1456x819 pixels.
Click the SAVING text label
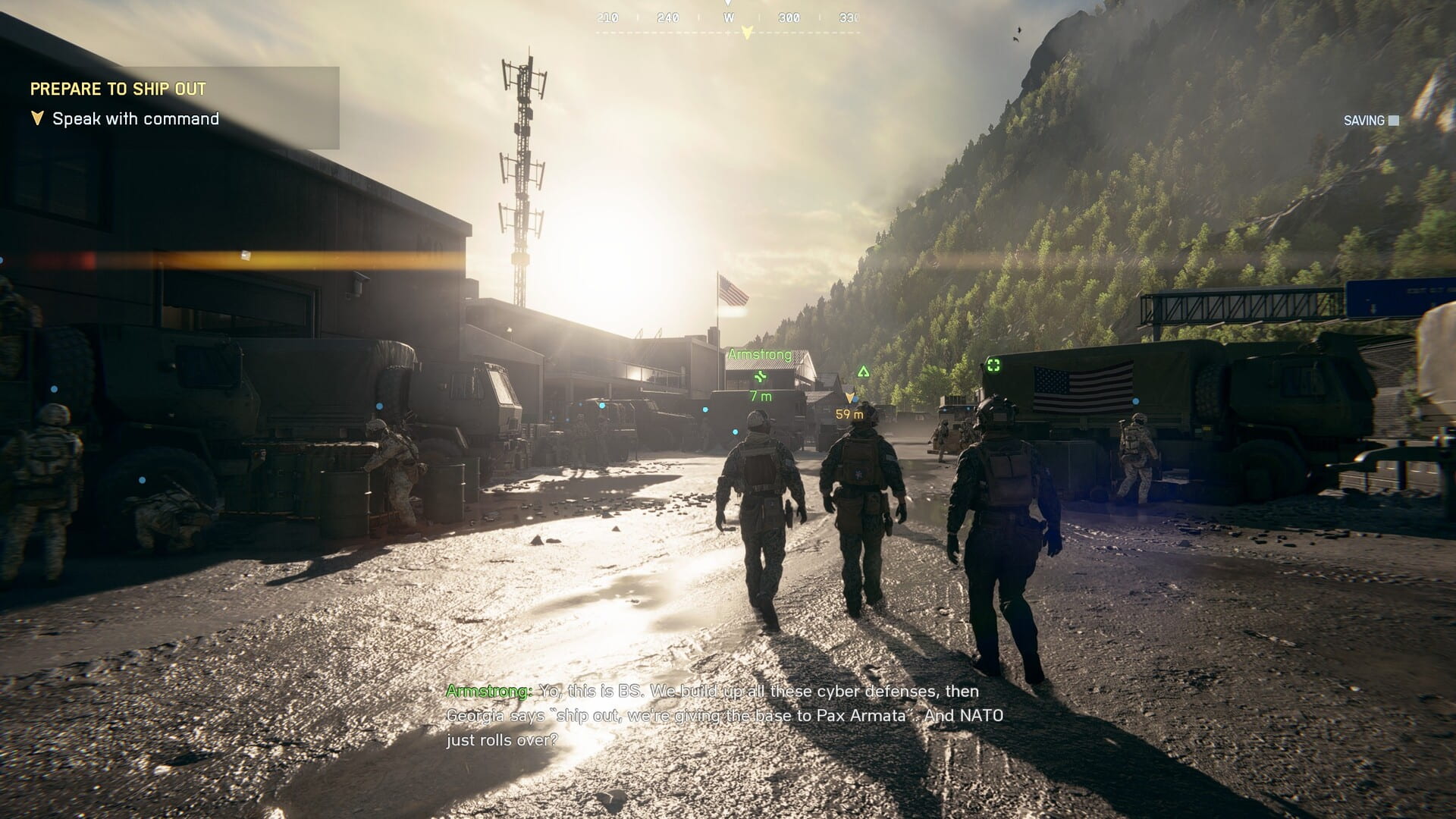coord(1363,120)
